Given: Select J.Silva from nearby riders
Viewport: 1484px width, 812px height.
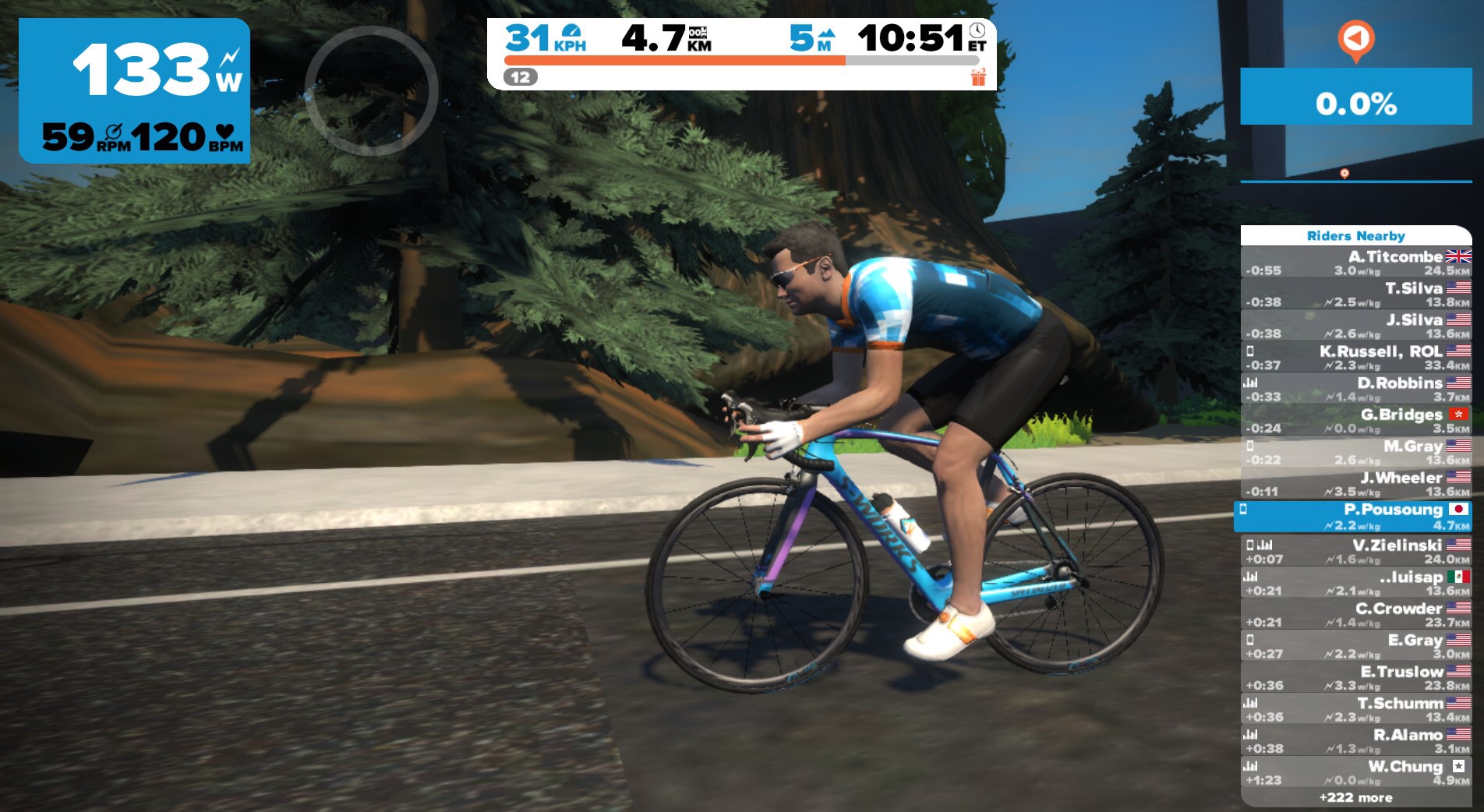Looking at the screenshot, I should [x=1356, y=326].
